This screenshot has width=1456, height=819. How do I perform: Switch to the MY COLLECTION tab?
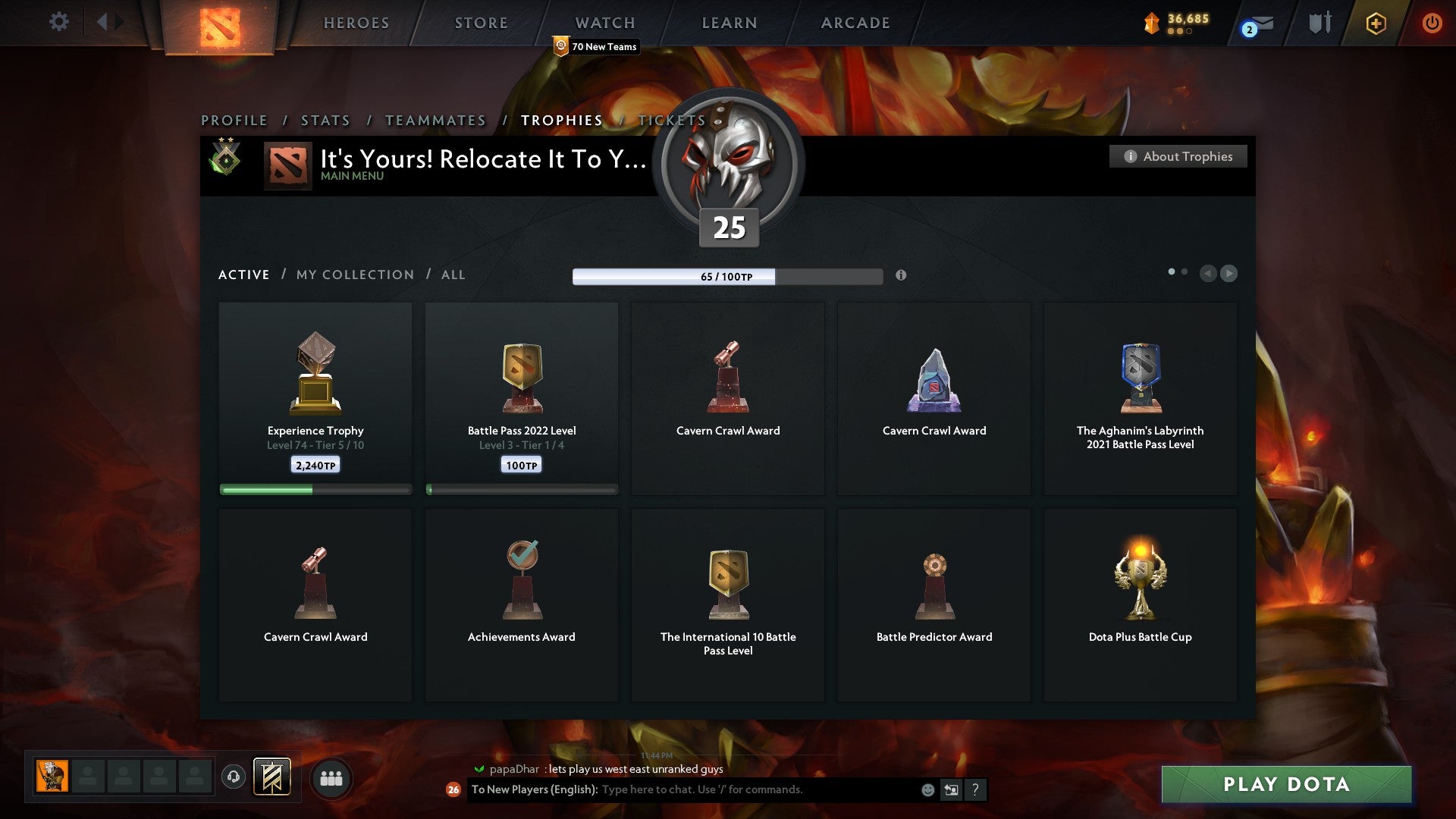(354, 275)
